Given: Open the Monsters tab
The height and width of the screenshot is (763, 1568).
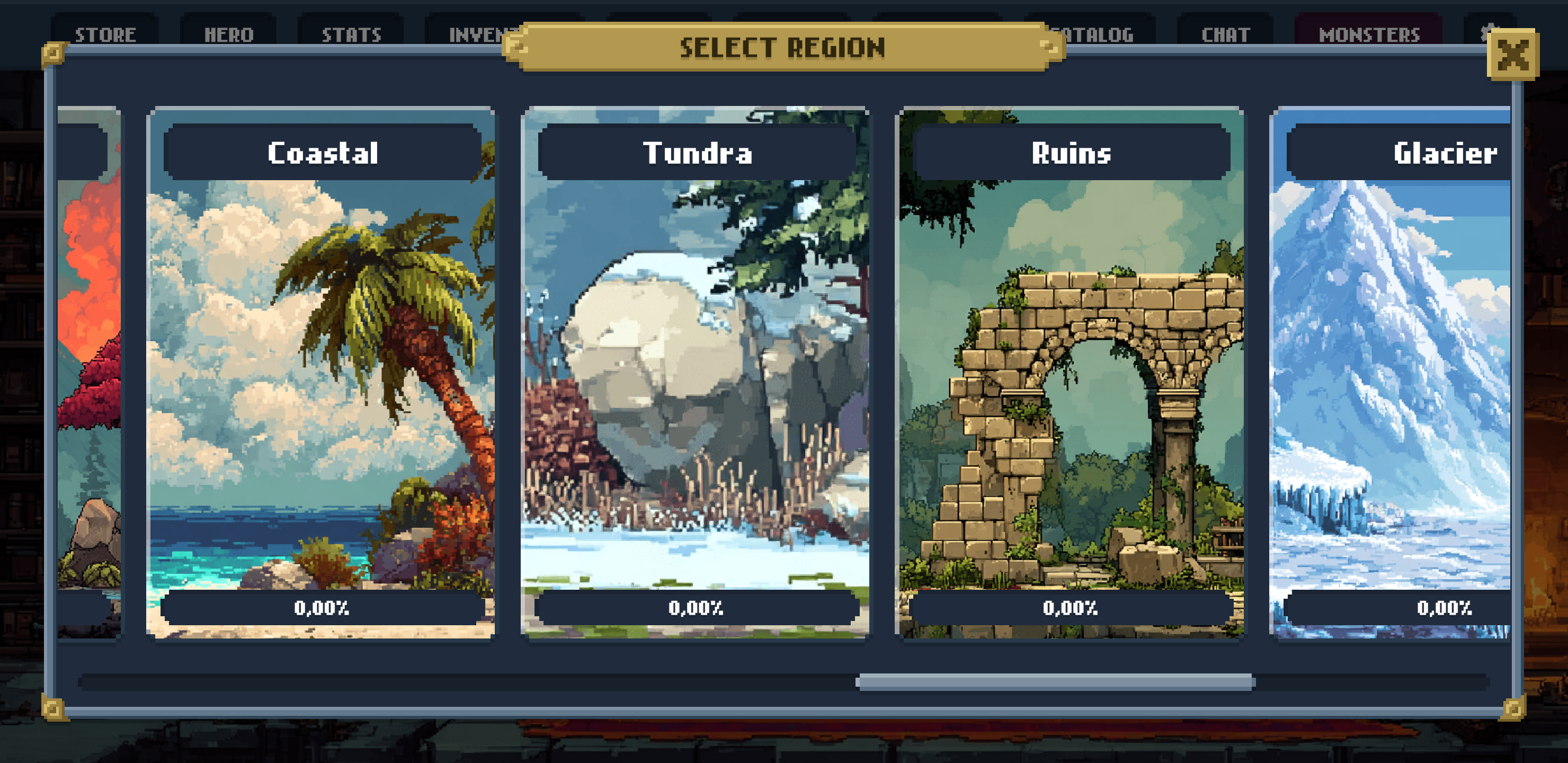Looking at the screenshot, I should click(x=1368, y=33).
